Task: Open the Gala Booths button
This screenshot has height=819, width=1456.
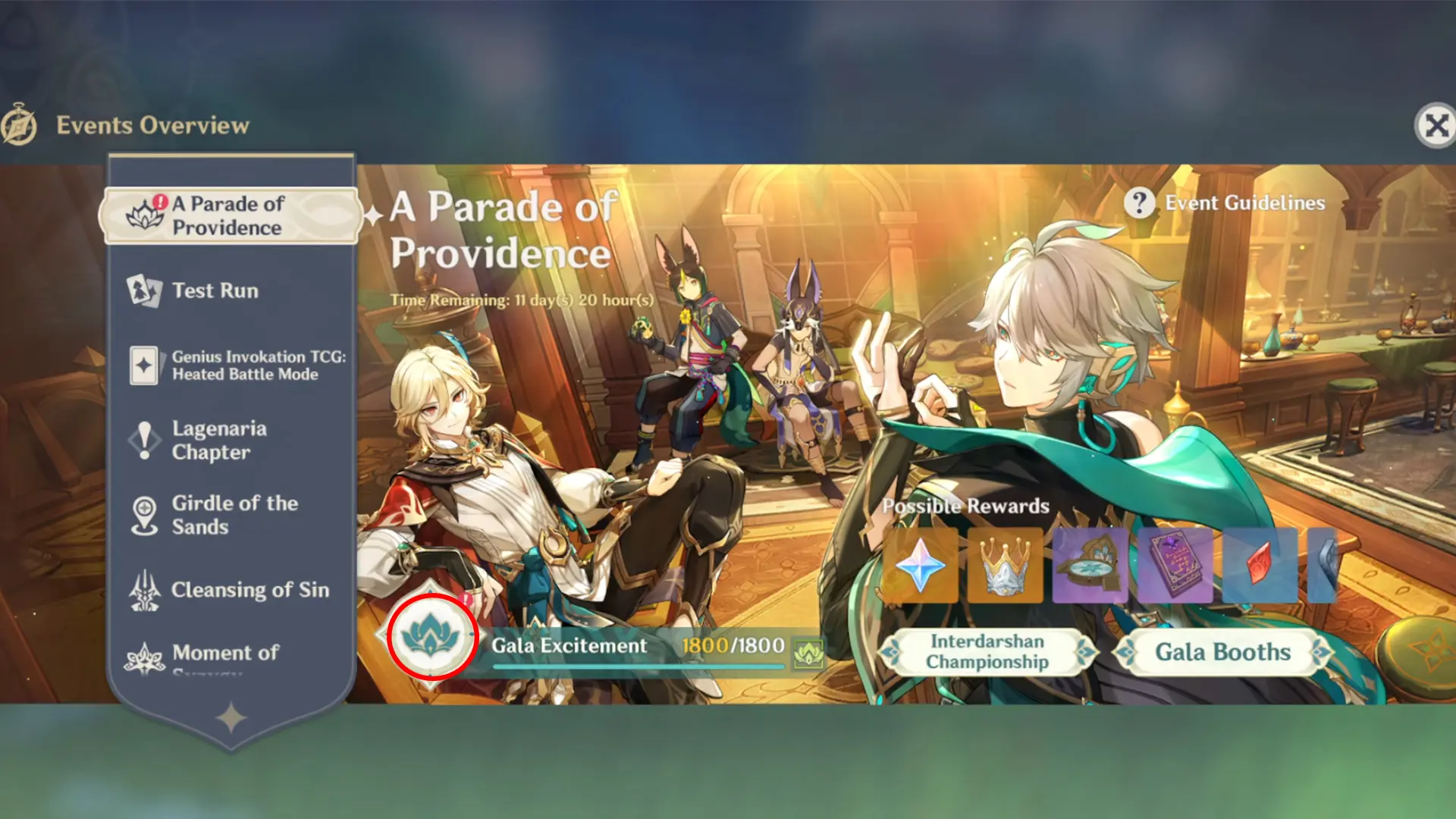Action: coord(1219,652)
